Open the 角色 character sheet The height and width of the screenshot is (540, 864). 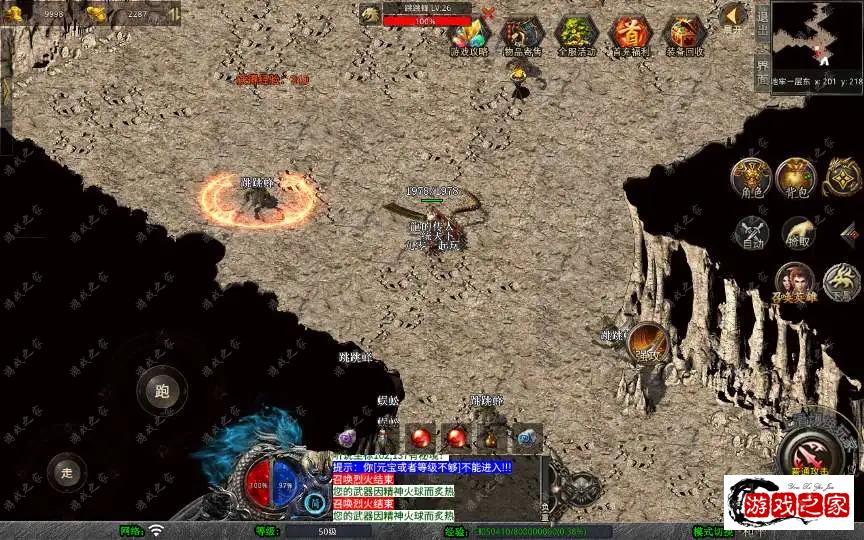(x=750, y=177)
